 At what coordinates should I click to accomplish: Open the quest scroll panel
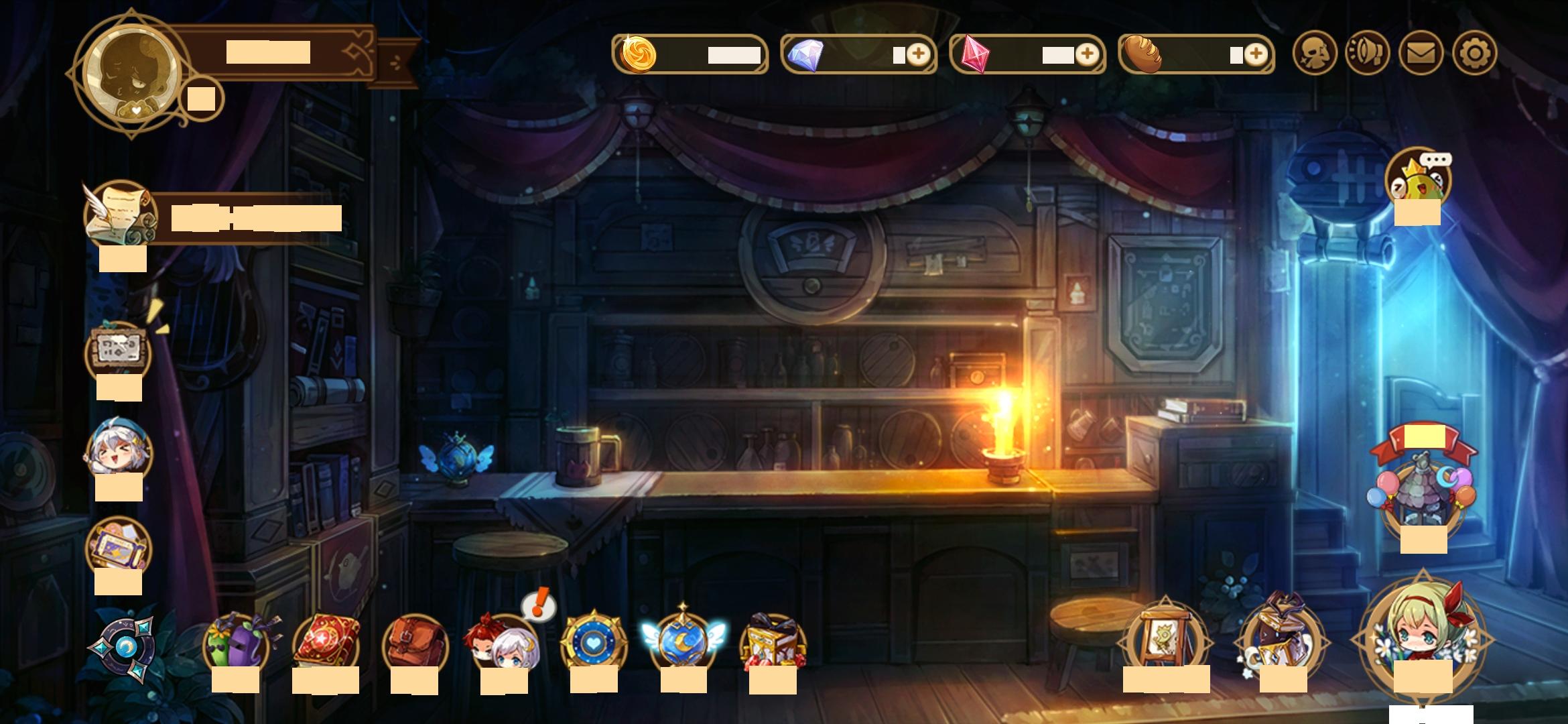pyautogui.click(x=121, y=215)
